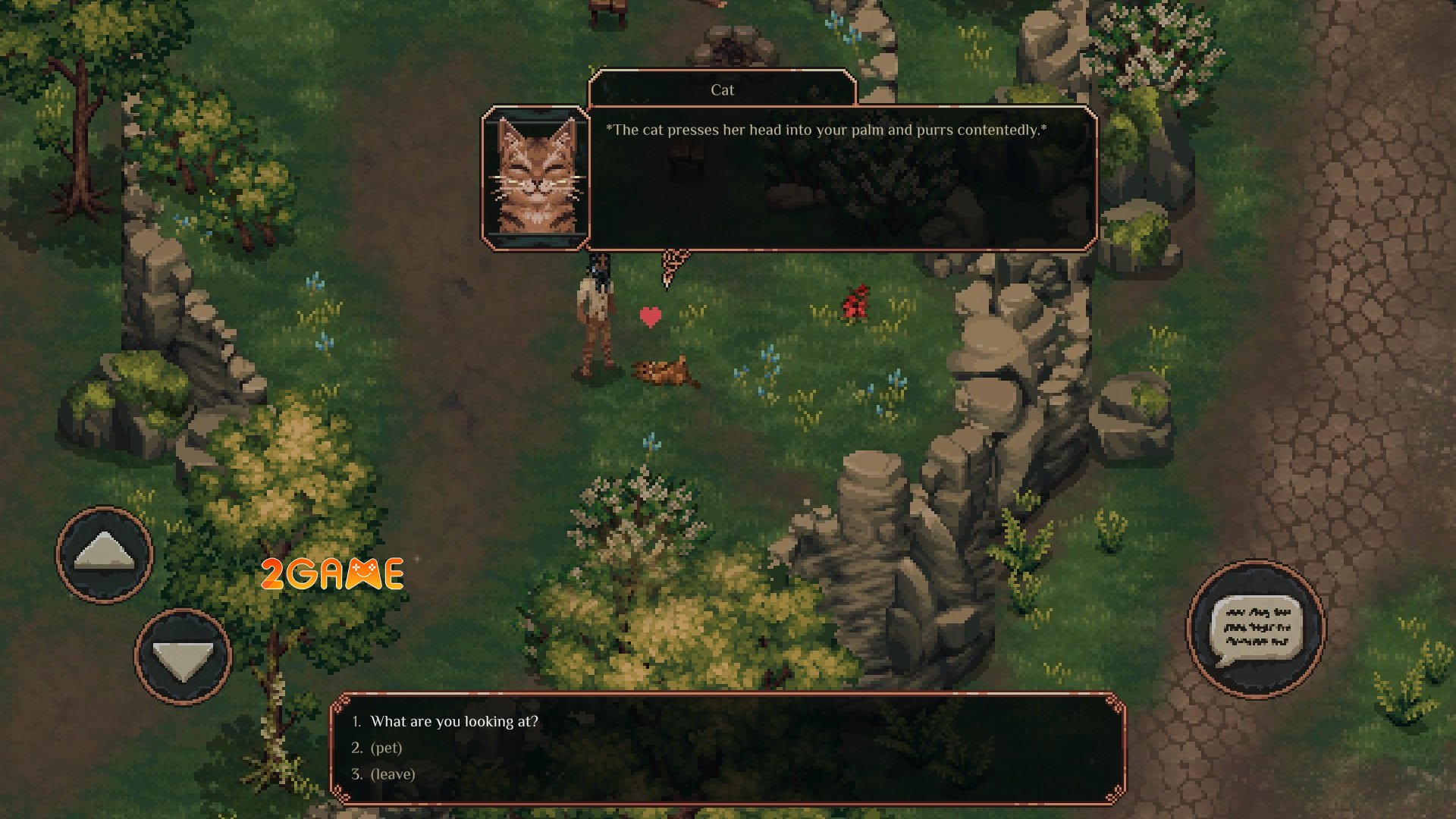Viewport: 1456px width, 819px height.
Task: Pick the (leave) dialogue option
Action: [x=392, y=774]
